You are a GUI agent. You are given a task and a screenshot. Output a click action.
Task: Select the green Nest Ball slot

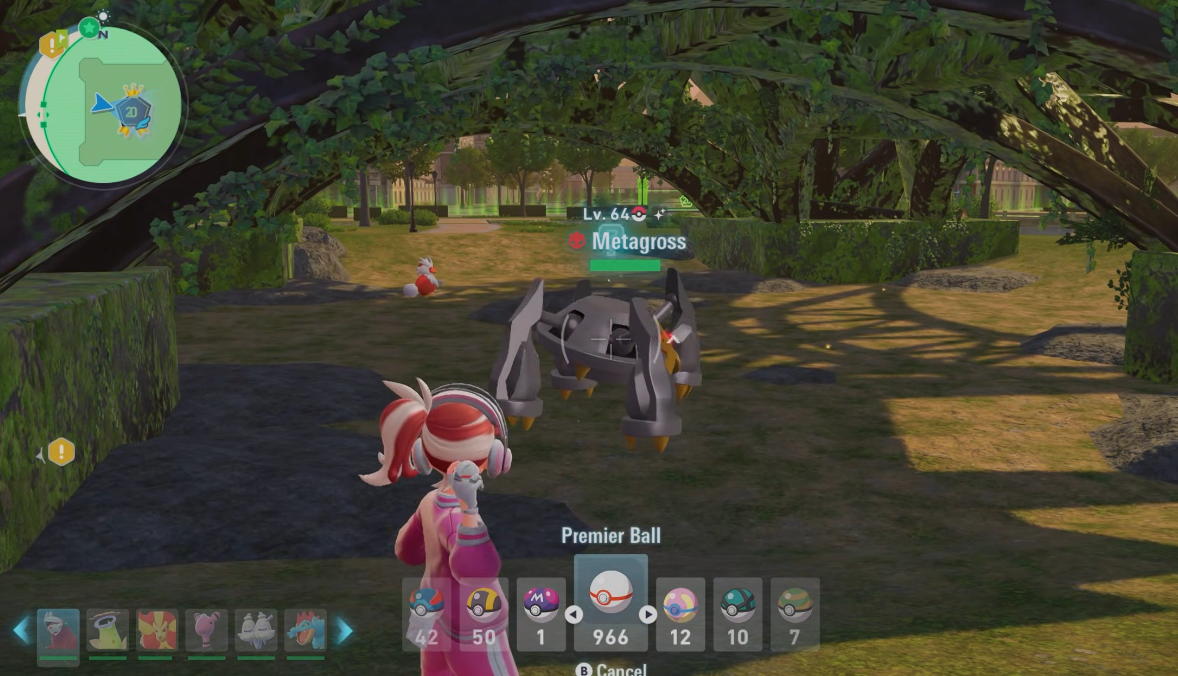point(795,614)
